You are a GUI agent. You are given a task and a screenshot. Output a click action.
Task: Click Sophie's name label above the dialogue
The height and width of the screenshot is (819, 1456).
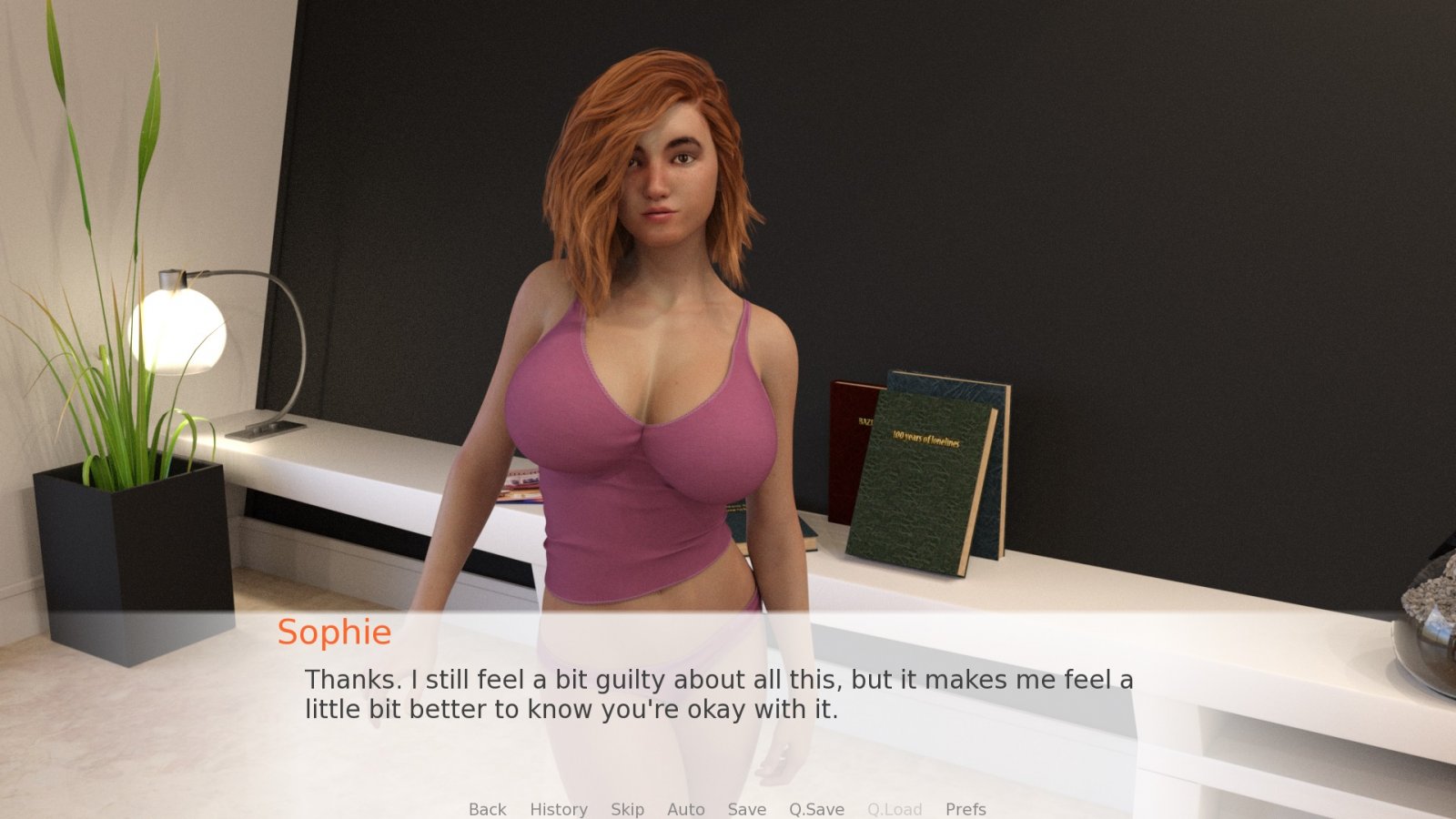[335, 632]
